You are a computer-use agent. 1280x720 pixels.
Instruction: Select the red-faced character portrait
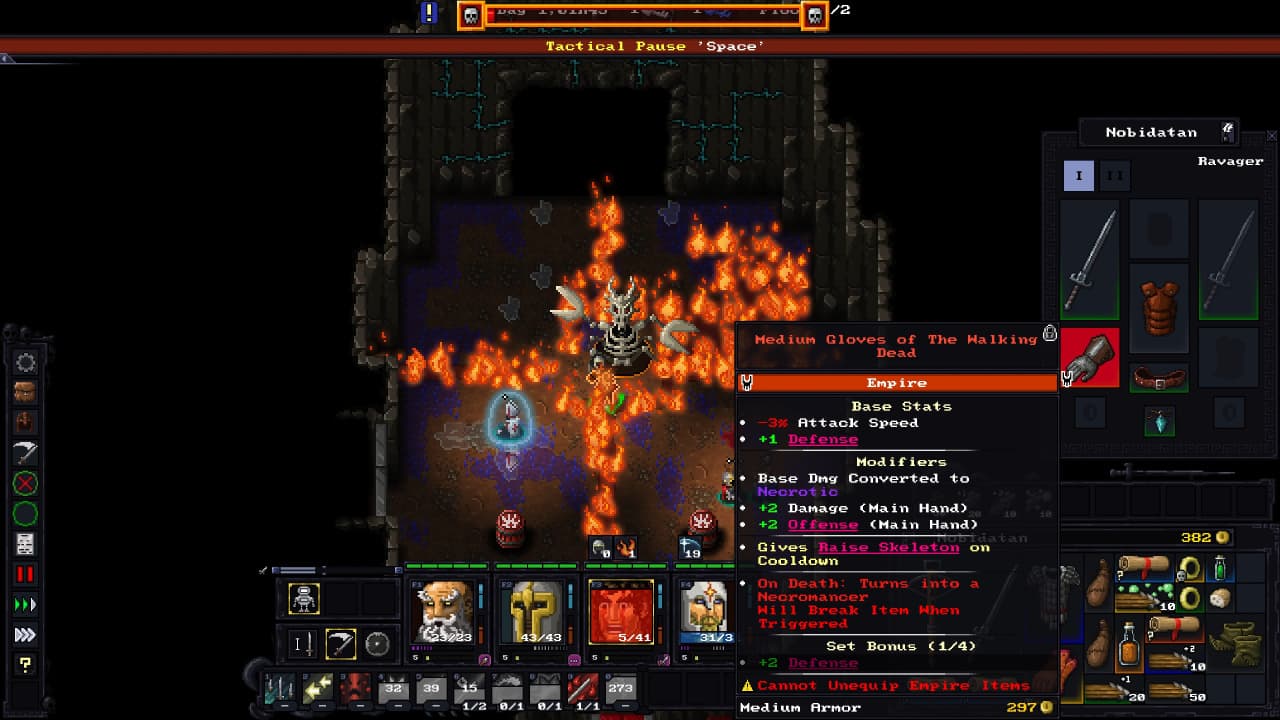pyautogui.click(x=621, y=611)
